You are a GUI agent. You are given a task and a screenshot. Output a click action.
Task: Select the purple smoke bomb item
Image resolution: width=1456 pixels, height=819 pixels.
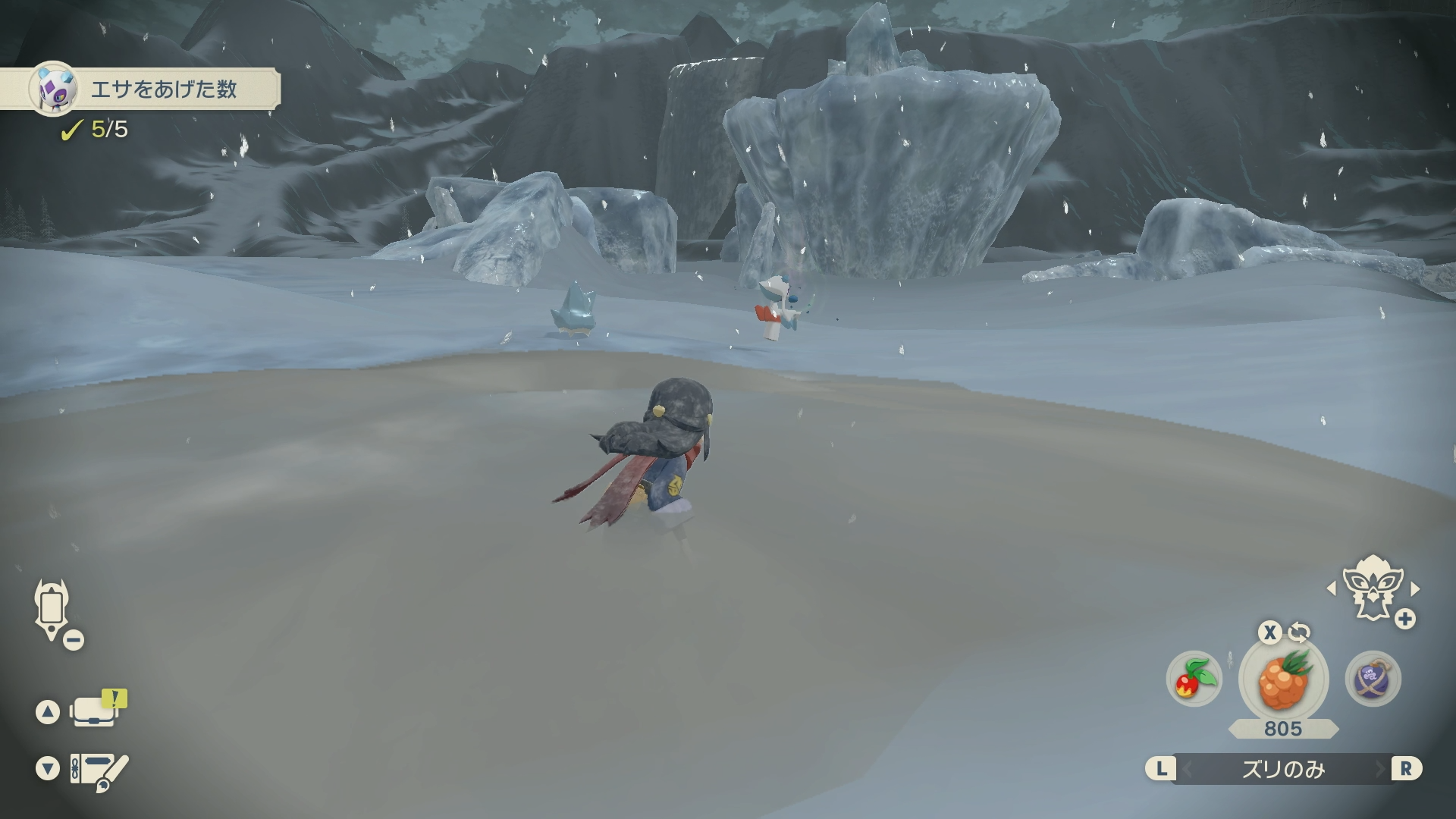pyautogui.click(x=1373, y=678)
